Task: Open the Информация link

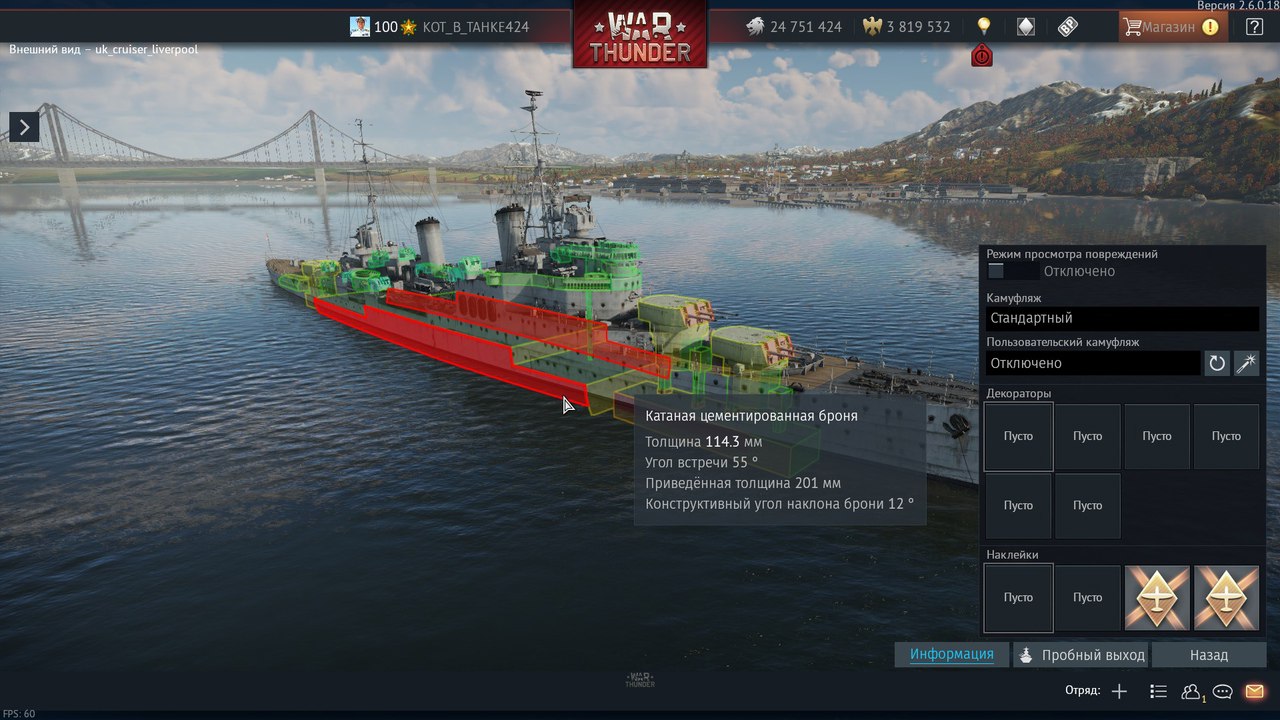Action: point(951,654)
